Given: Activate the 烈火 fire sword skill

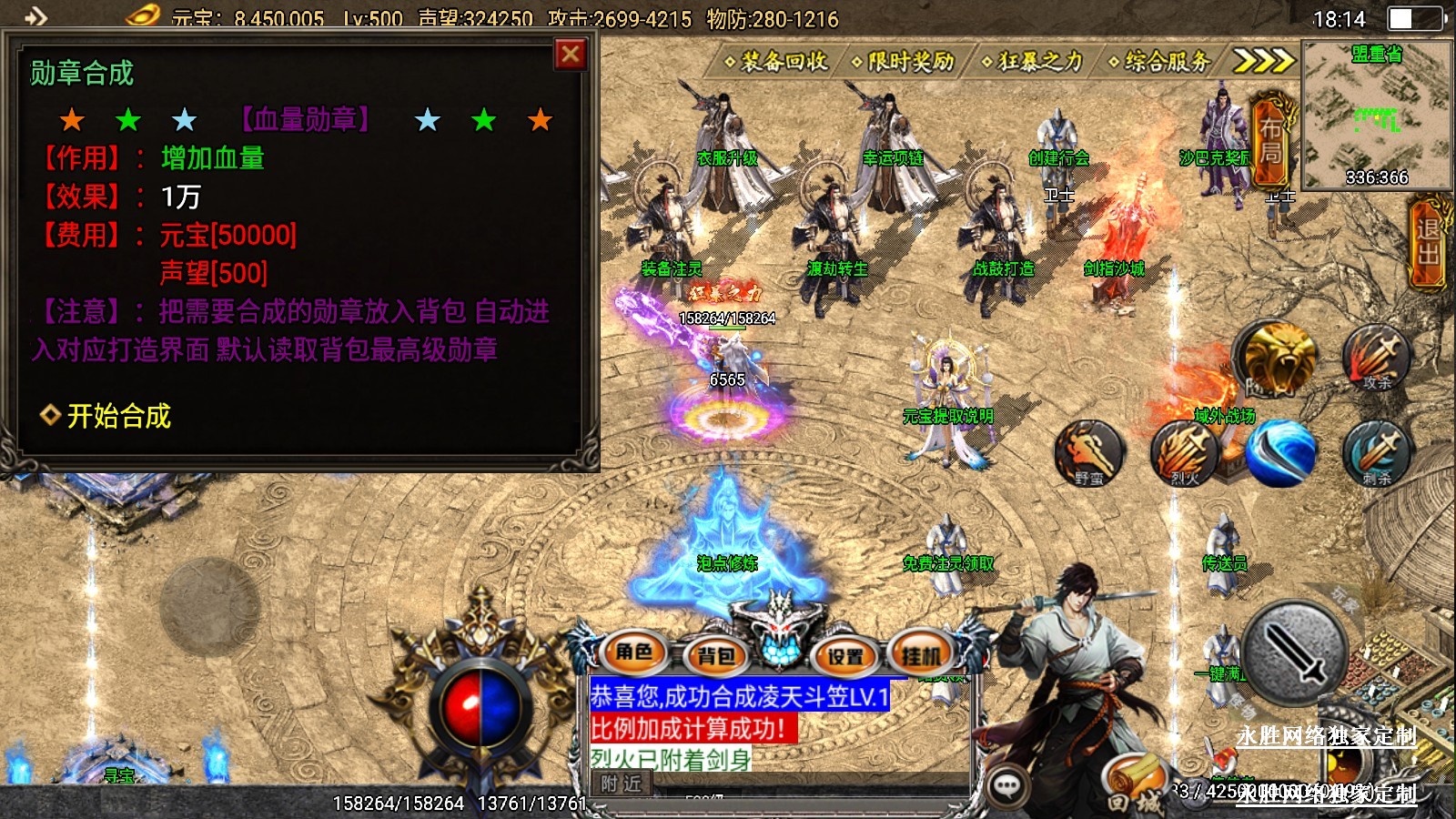Looking at the screenshot, I should (1184, 452).
